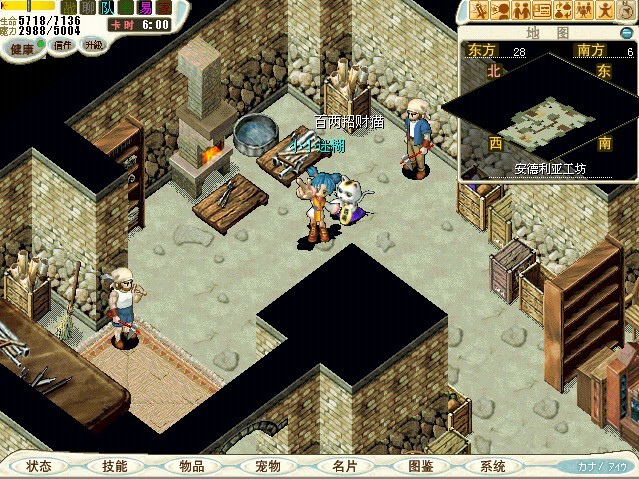This screenshot has width=639, height=479.
Task: Open the 名片 name card menu
Action: coord(344,466)
